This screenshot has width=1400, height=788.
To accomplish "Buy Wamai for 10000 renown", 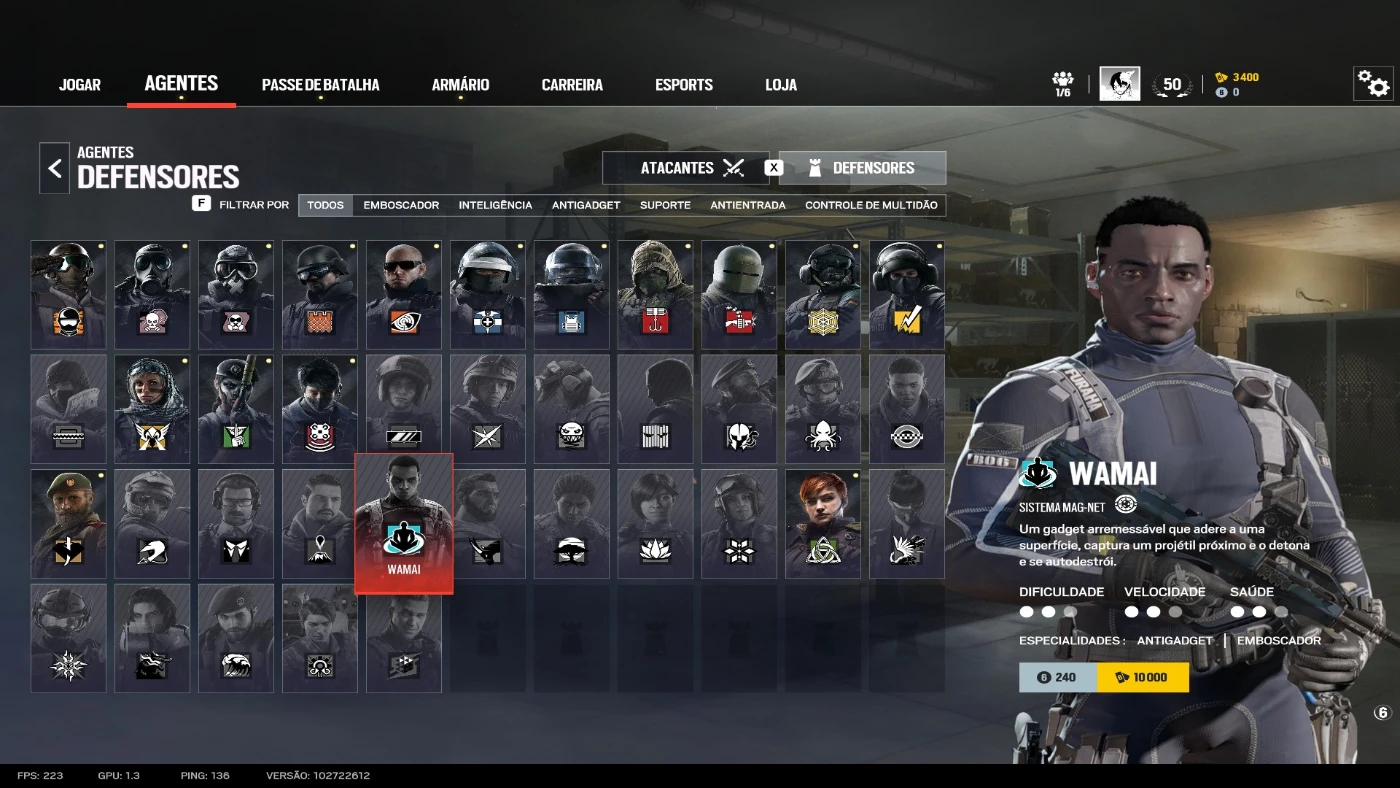I will pos(1142,677).
